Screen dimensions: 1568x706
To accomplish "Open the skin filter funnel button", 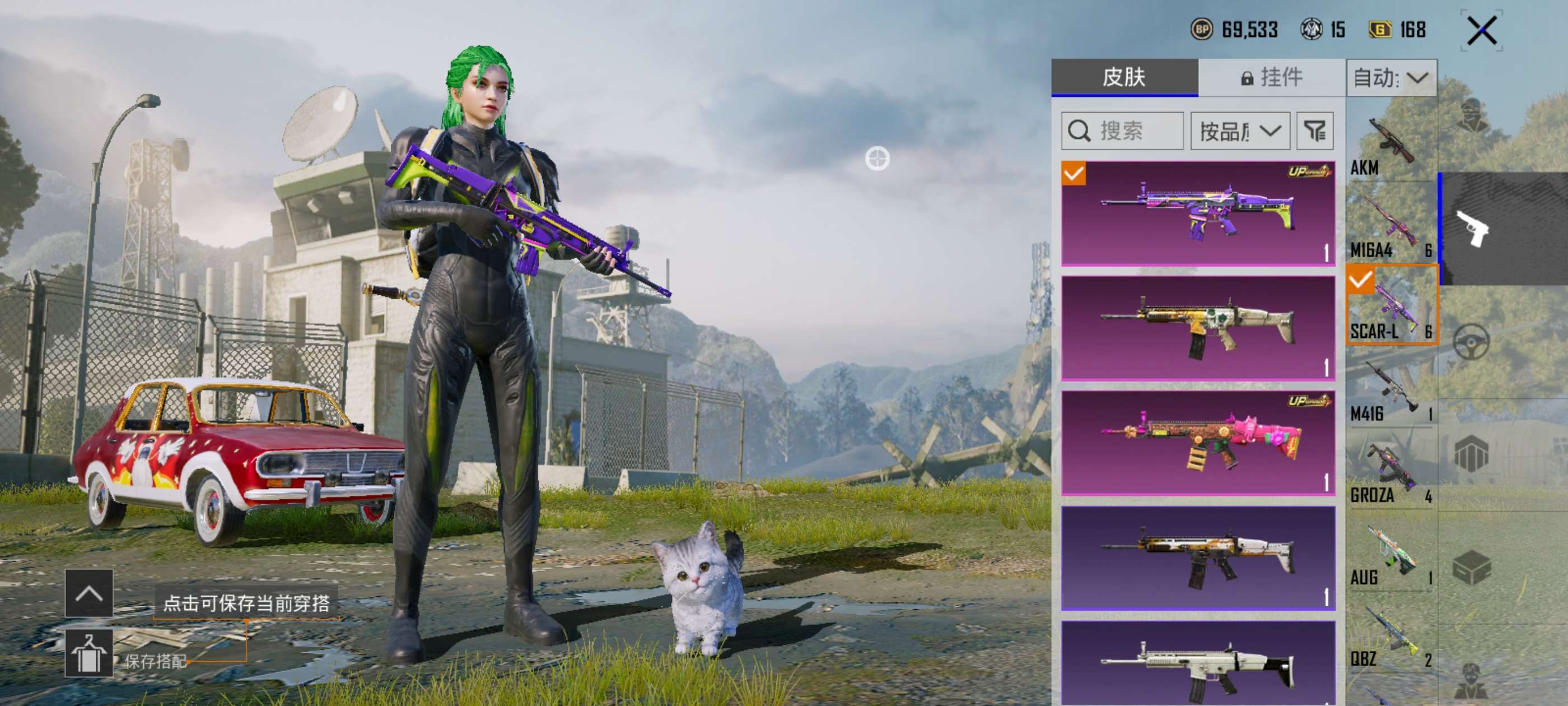I will pos(1315,131).
